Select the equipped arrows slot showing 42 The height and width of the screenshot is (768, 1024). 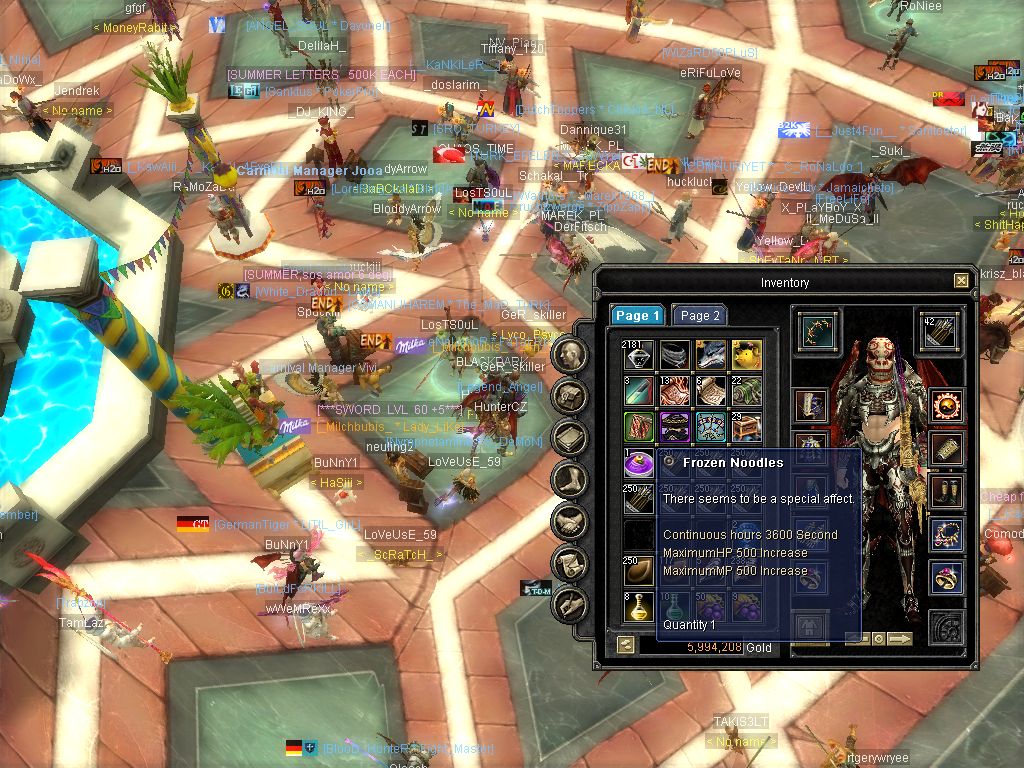click(x=940, y=331)
